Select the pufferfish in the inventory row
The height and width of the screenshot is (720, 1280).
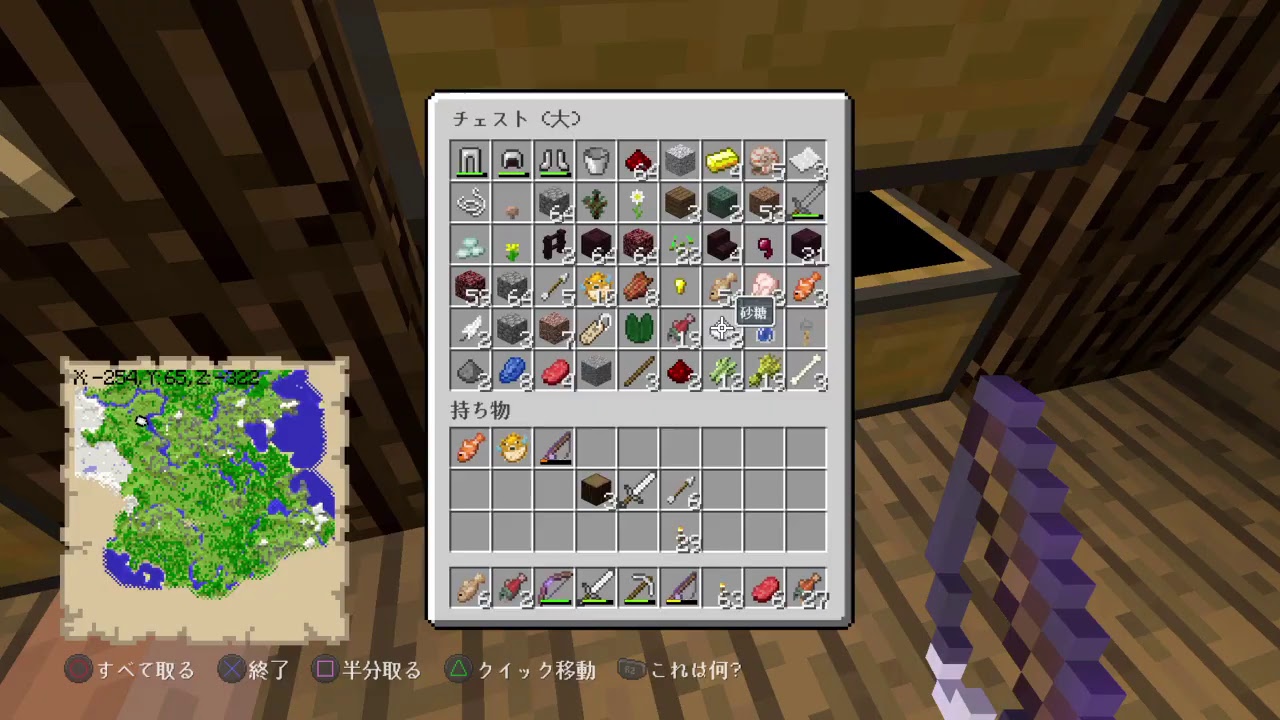tap(512, 448)
